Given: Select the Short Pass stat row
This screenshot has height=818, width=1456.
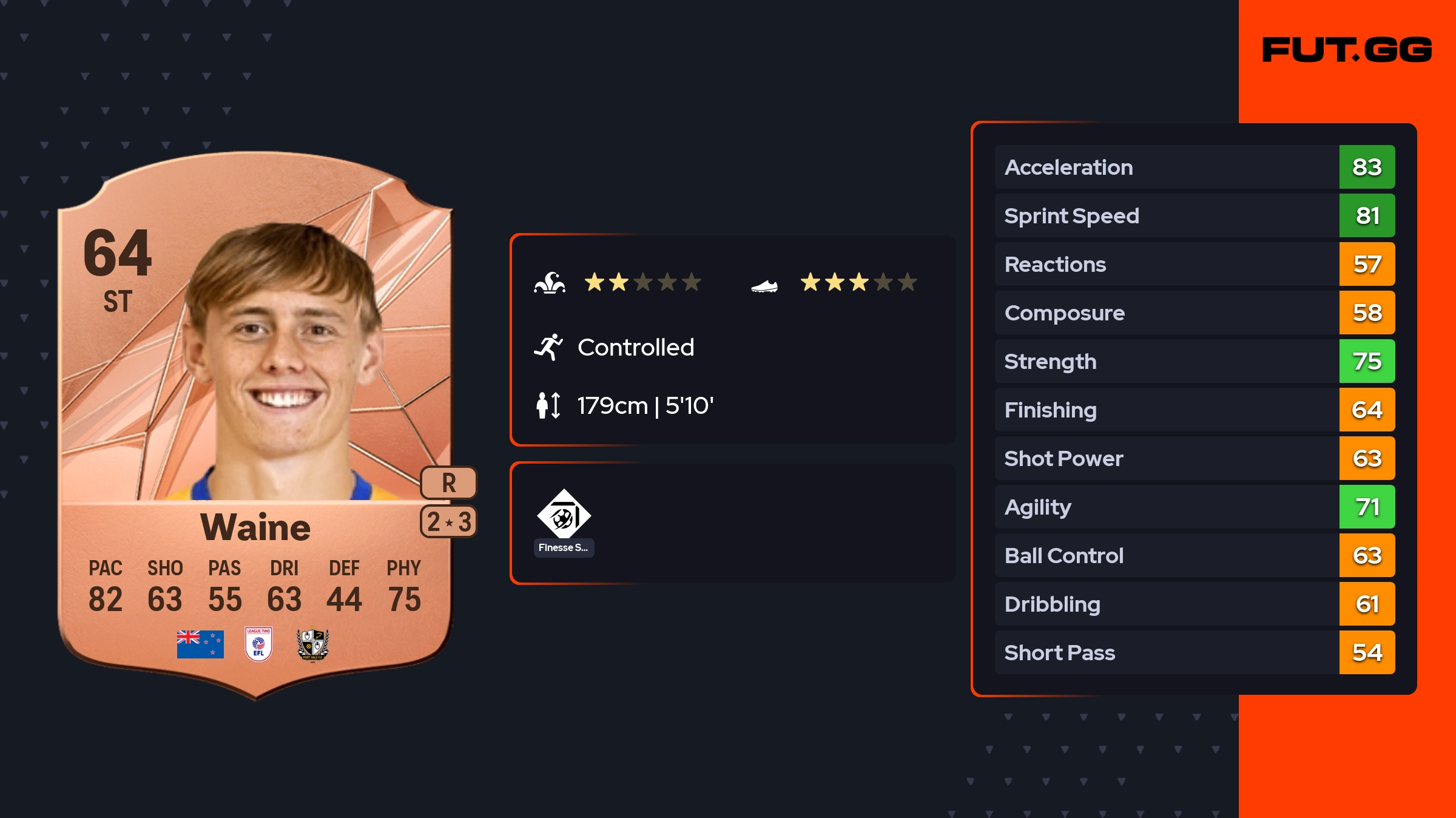Looking at the screenshot, I should click(x=1194, y=652).
